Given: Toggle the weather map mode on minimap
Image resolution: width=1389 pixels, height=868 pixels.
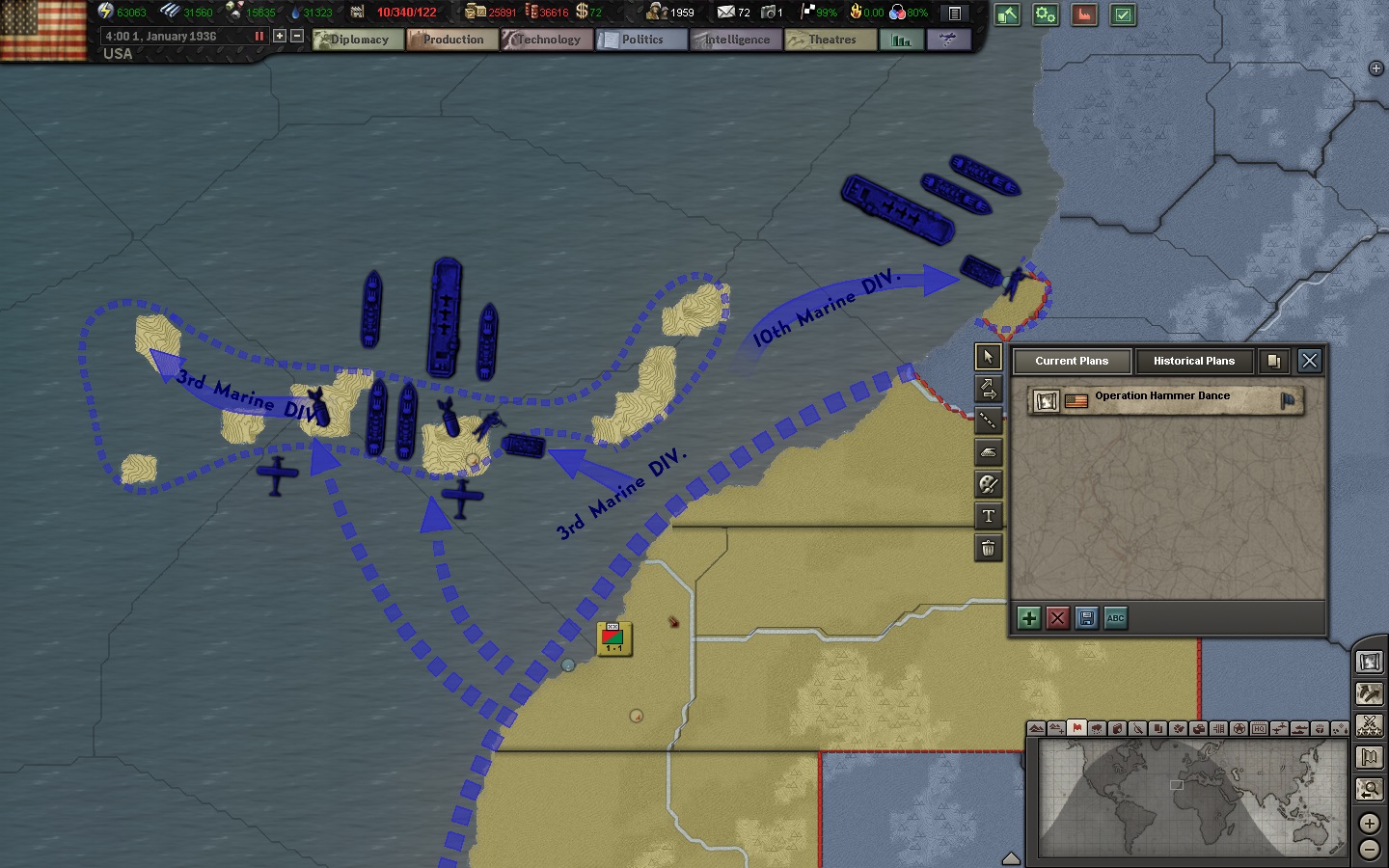Looking at the screenshot, I should (x=1098, y=729).
